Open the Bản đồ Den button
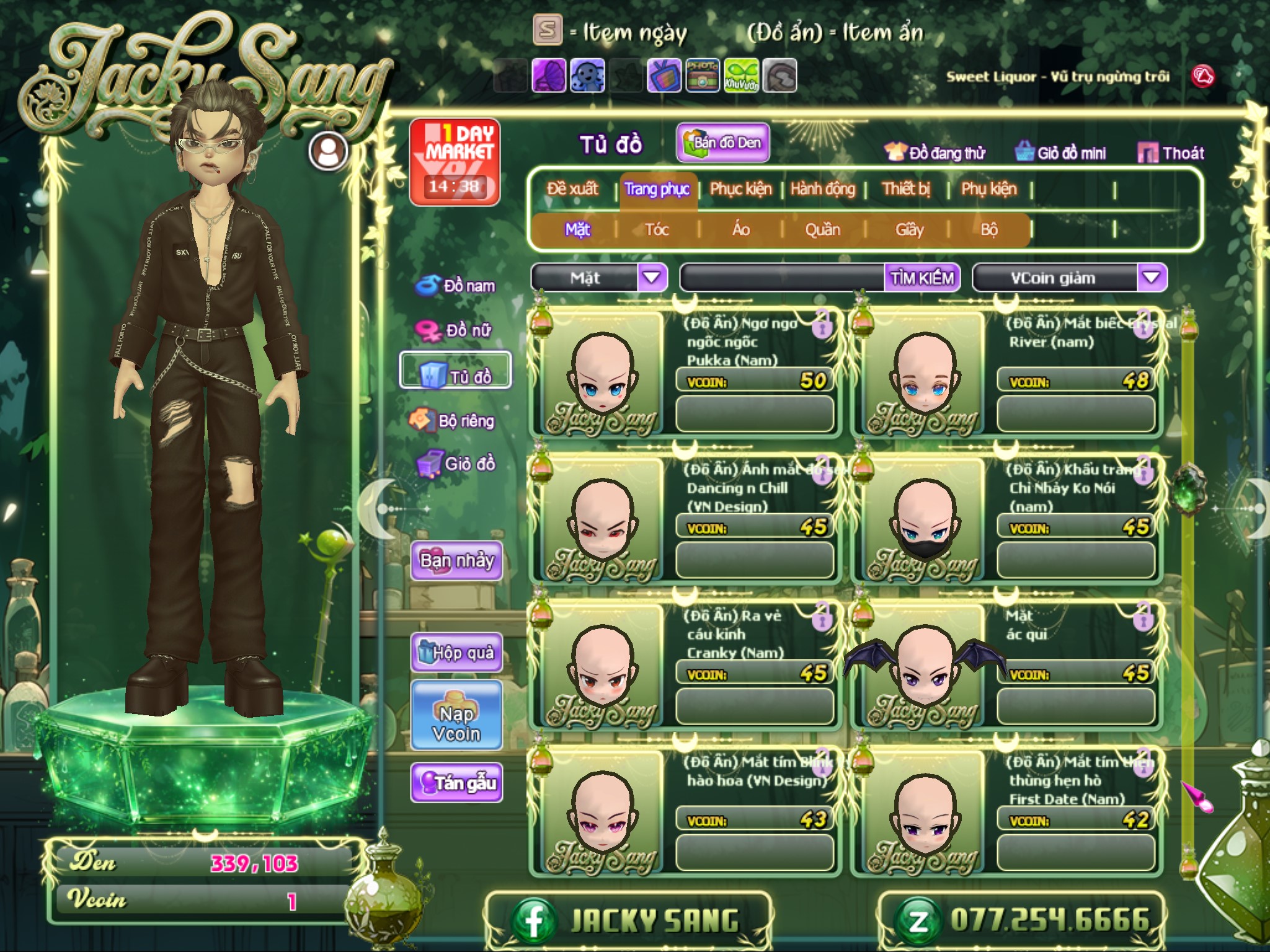 [x=723, y=143]
